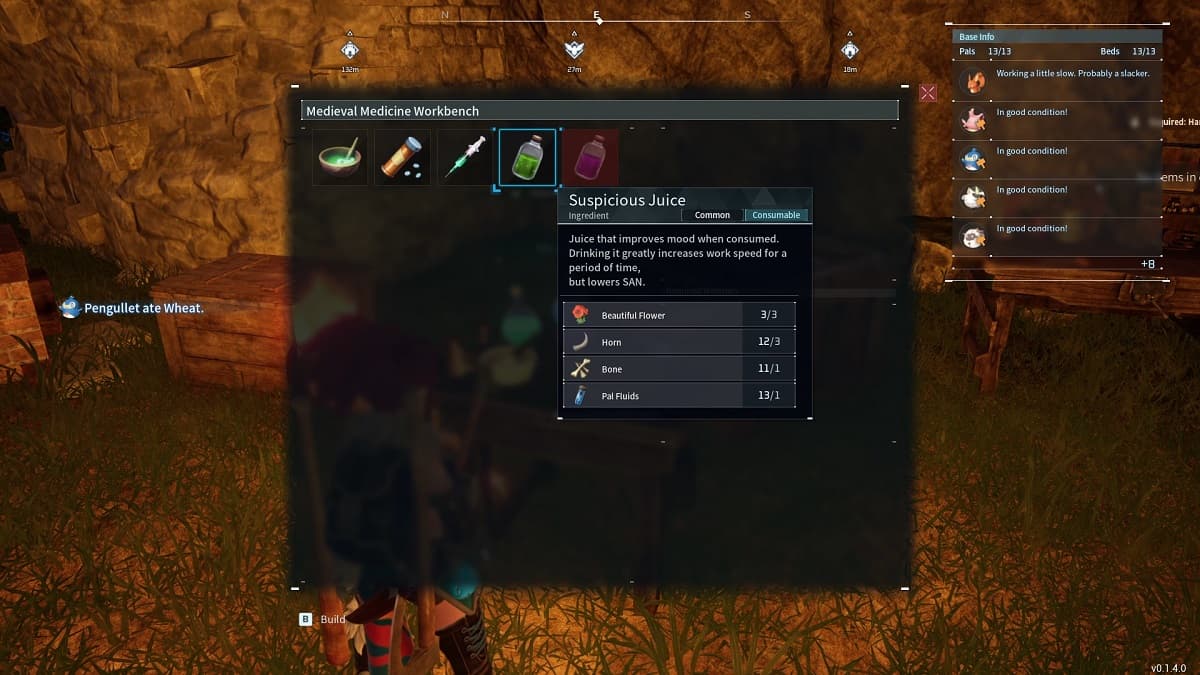Select the purple juice bottle recipe
This screenshot has width=1200, height=675.
click(590, 158)
